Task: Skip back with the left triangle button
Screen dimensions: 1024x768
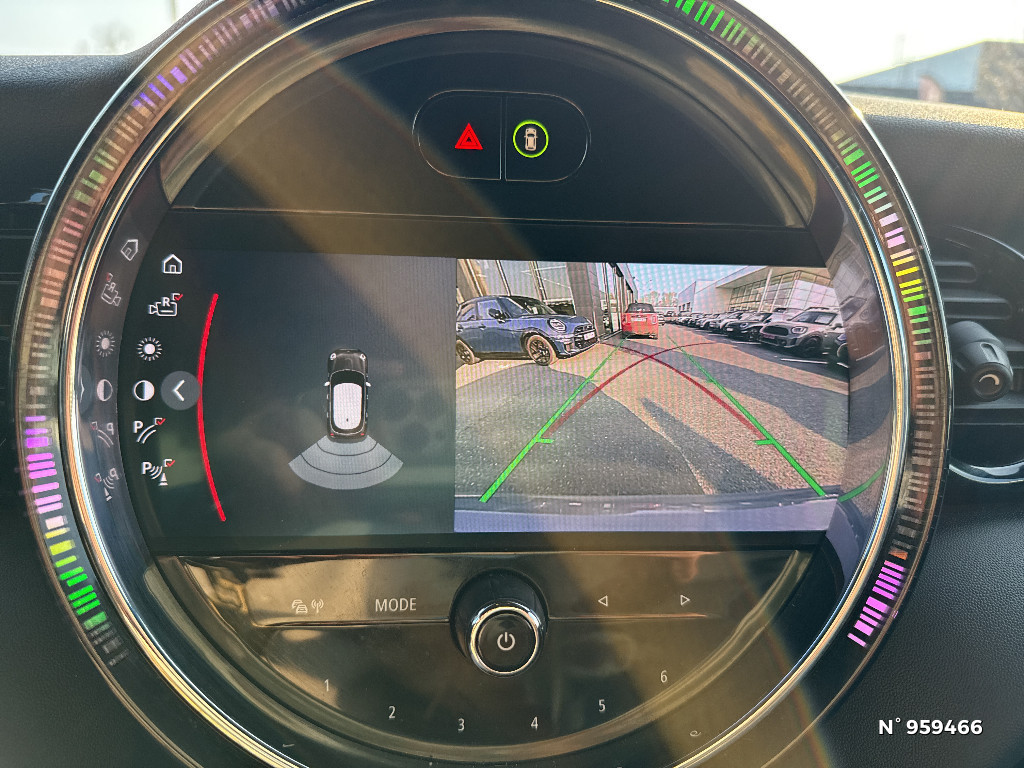Action: [x=602, y=601]
